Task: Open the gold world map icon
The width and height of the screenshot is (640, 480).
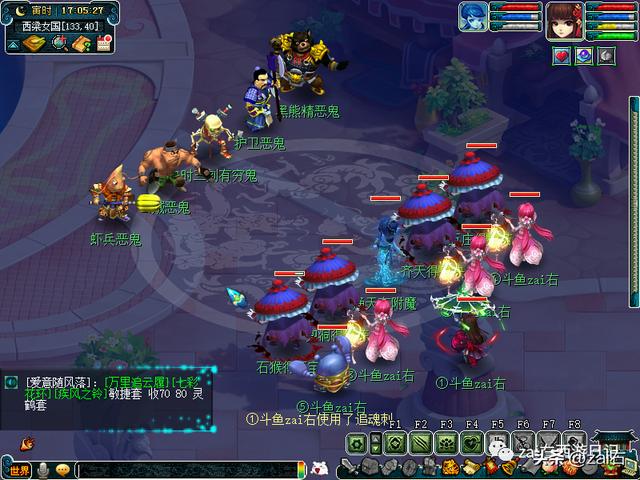Action: tap(33, 42)
